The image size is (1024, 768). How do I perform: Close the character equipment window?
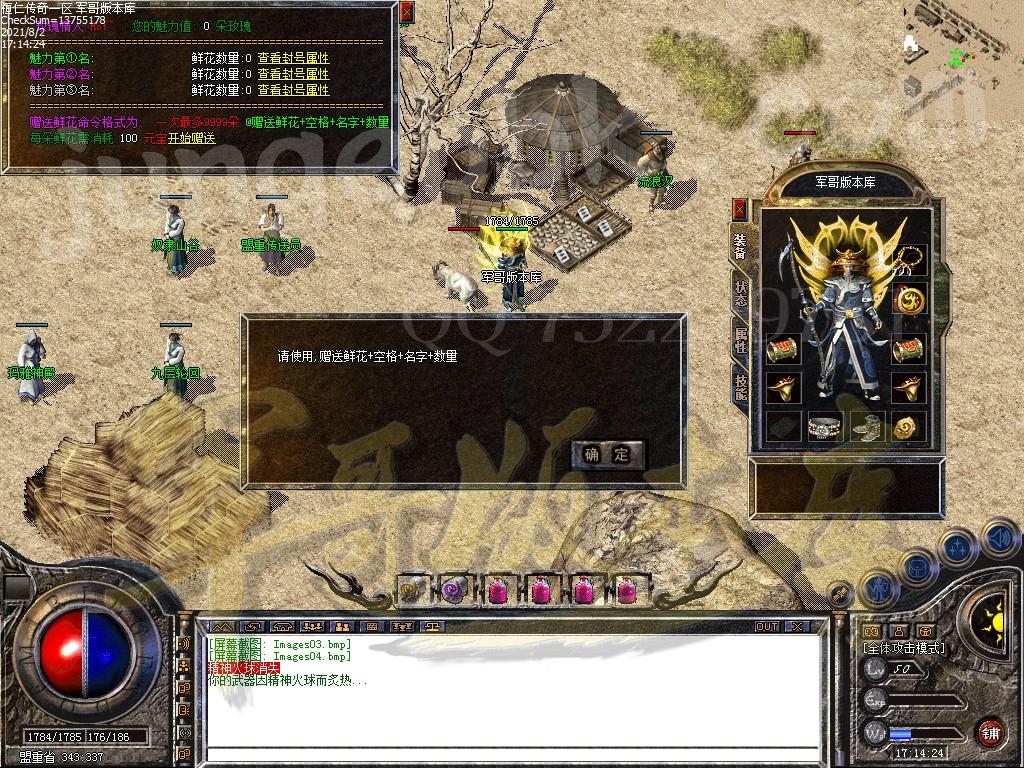tap(740, 208)
